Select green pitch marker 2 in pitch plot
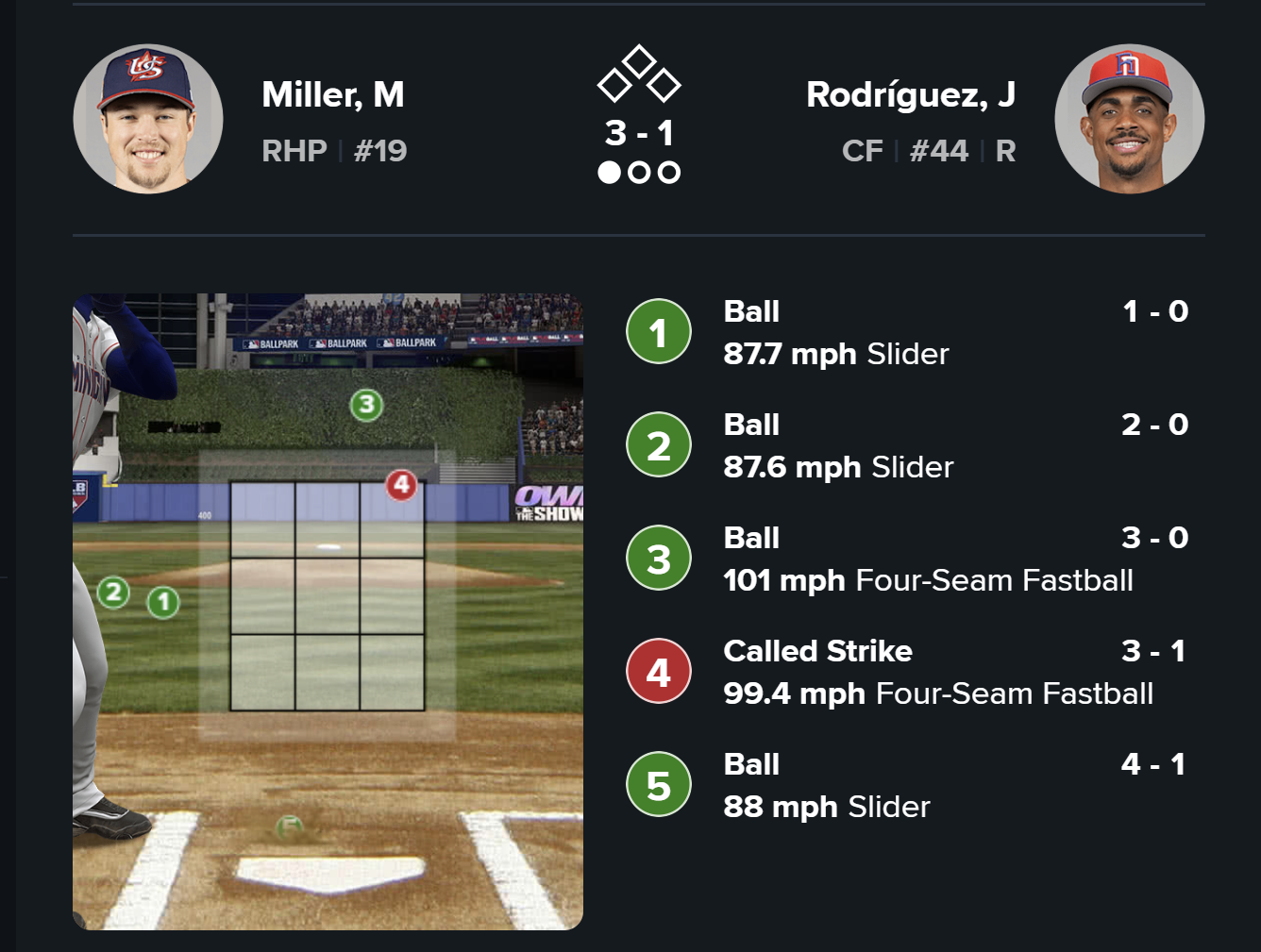1261x952 pixels. (114, 593)
